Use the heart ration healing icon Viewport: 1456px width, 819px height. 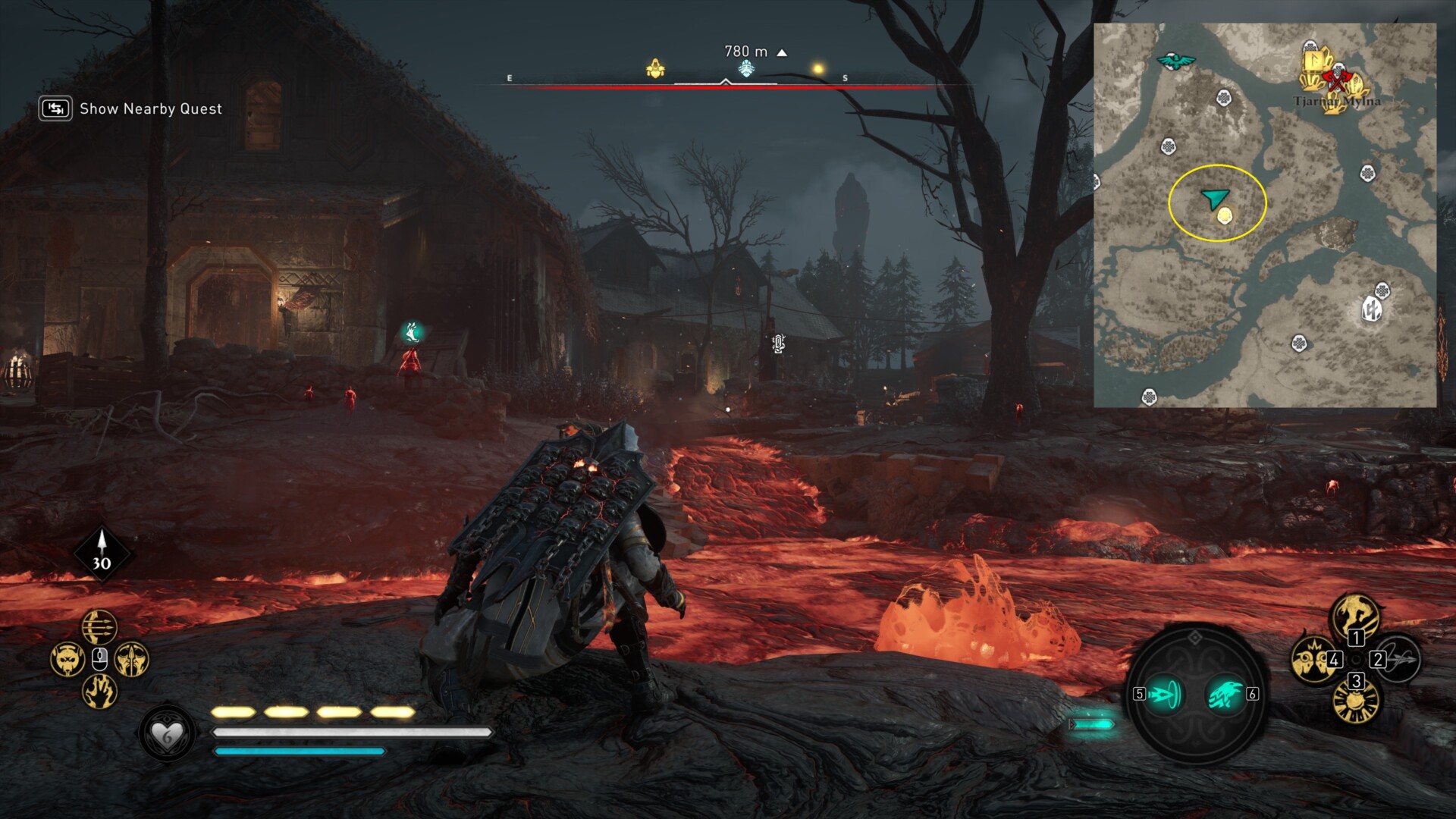pos(167,734)
